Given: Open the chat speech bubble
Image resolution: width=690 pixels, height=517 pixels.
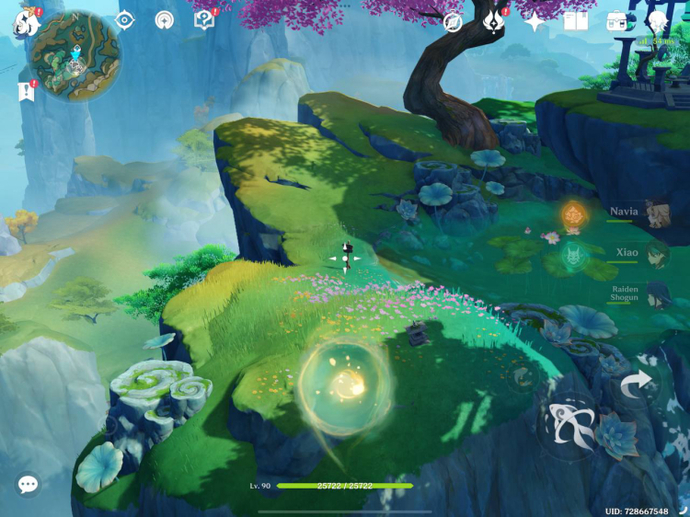Looking at the screenshot, I should 28,485.
